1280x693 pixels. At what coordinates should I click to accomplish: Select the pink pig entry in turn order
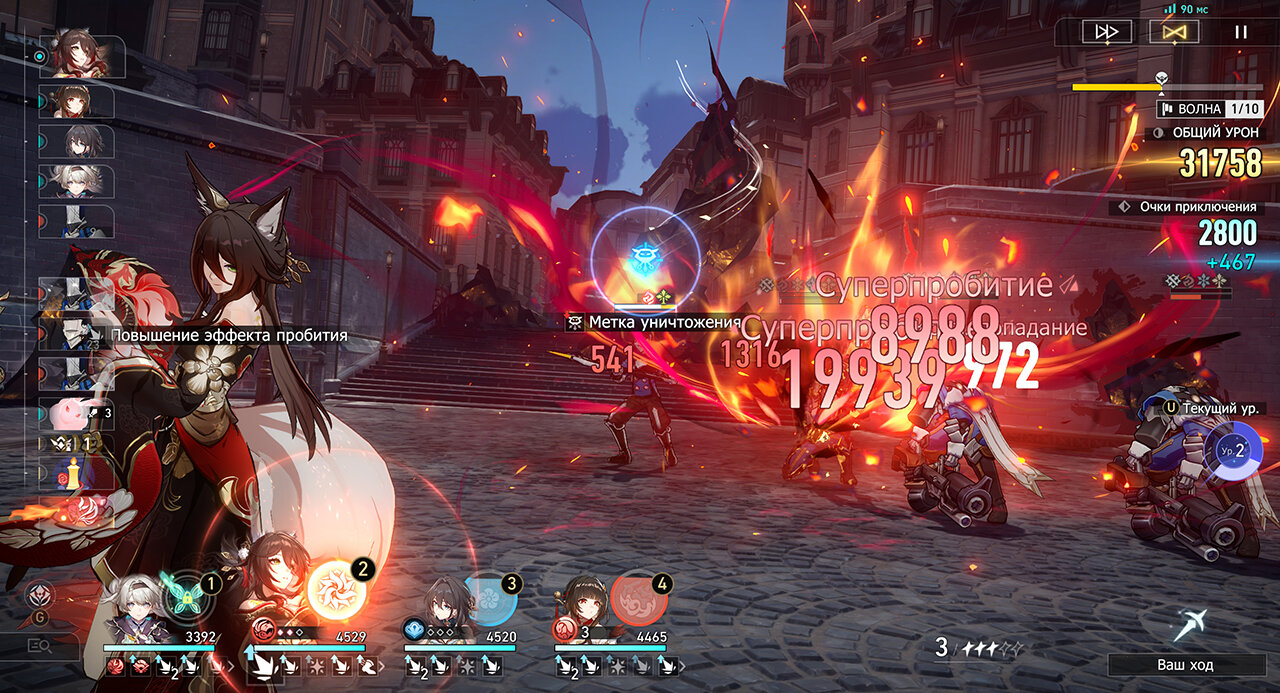tap(76, 412)
